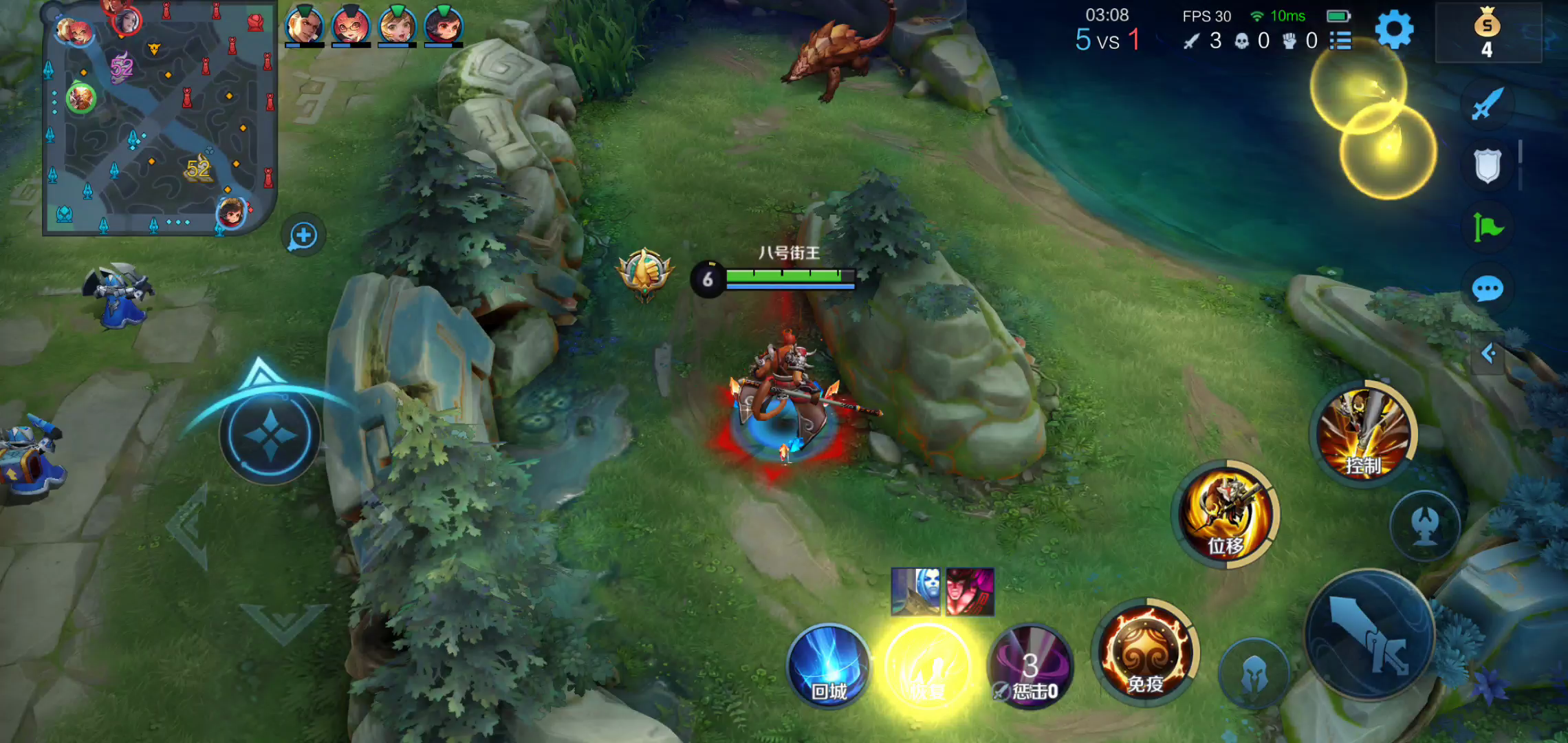Open the quick chat bubble

pyautogui.click(x=1487, y=289)
